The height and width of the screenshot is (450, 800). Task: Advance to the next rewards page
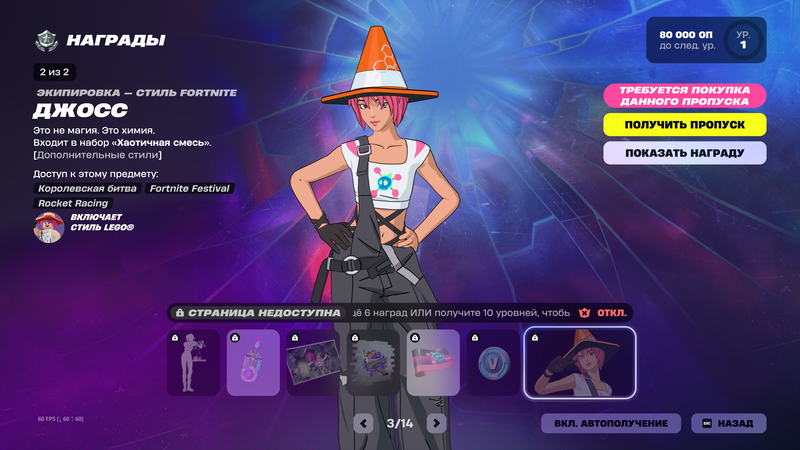click(436, 423)
